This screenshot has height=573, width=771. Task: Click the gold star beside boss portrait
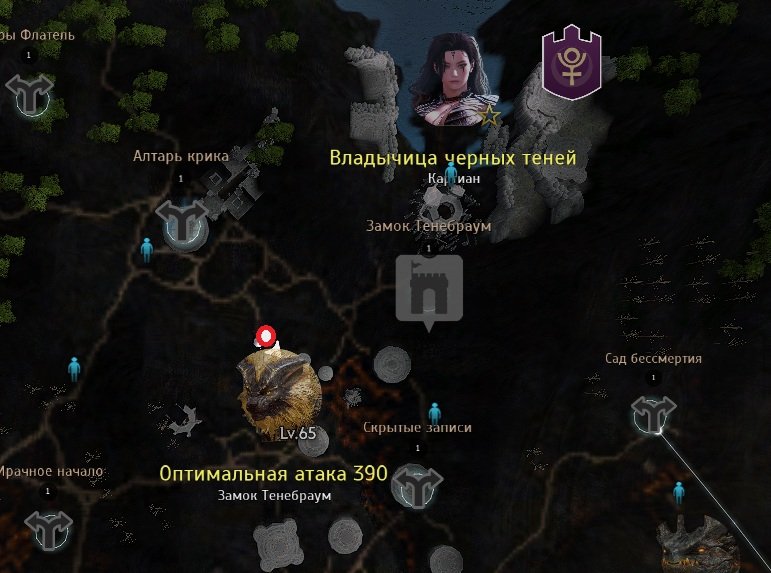click(490, 116)
